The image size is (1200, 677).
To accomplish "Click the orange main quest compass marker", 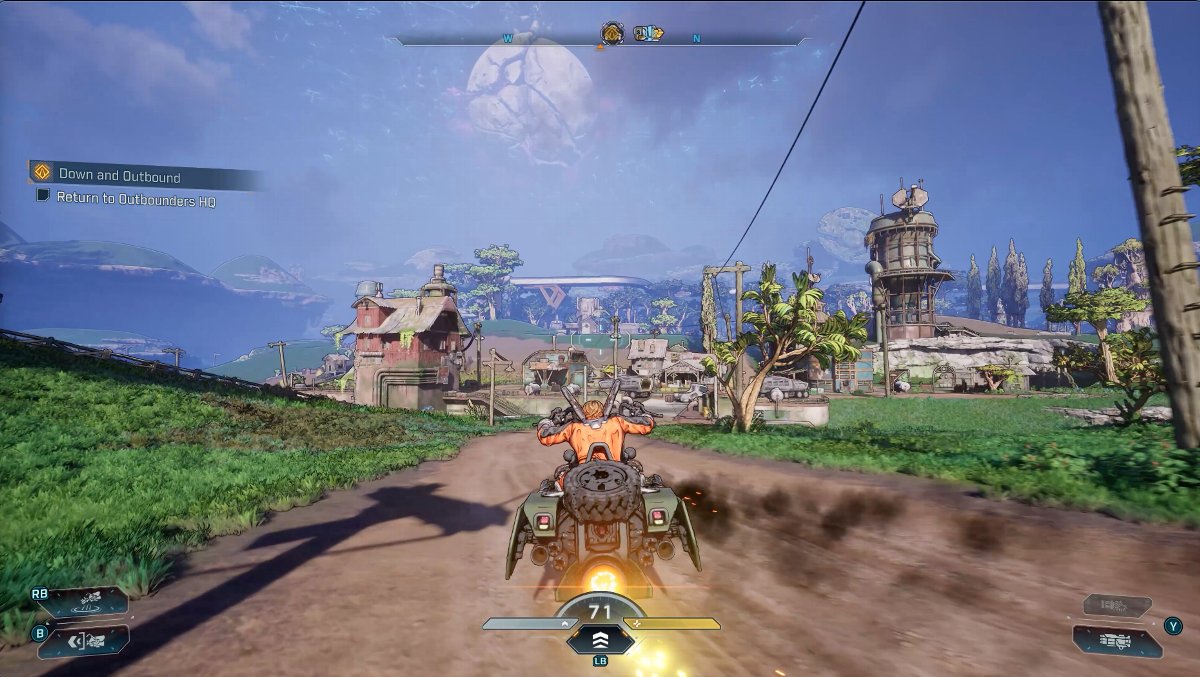I will pos(612,34).
